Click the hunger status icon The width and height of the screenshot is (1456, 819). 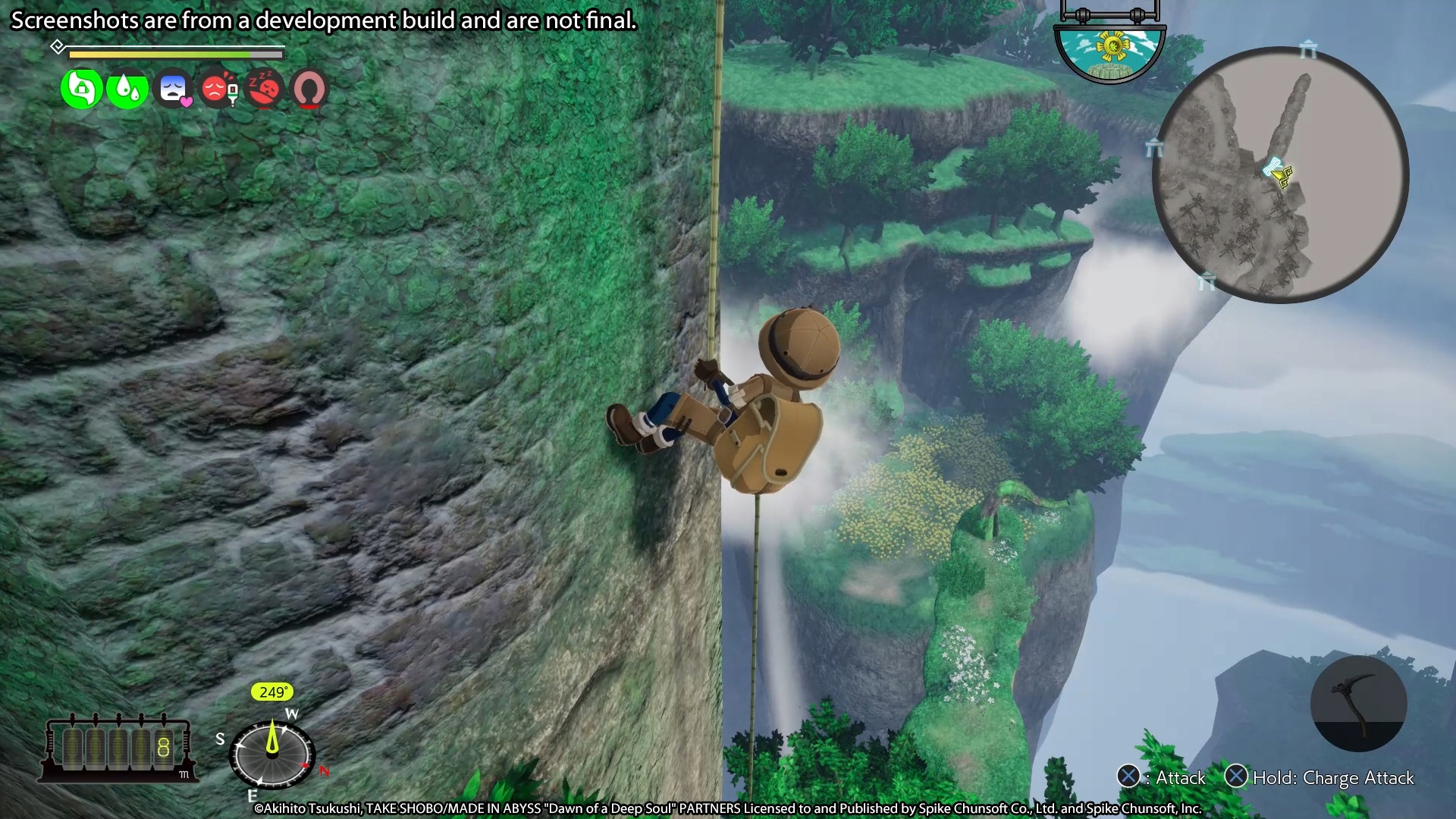click(x=82, y=89)
